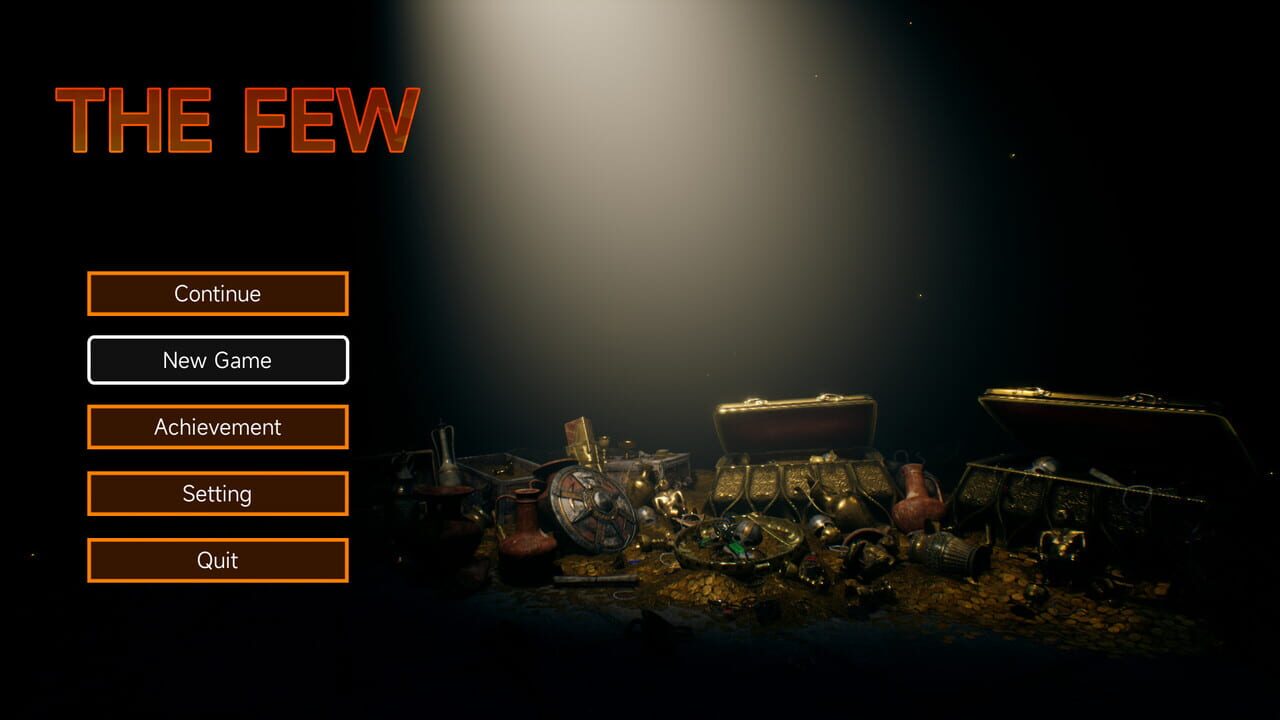Select Setting, fourth item in menu

217,493
